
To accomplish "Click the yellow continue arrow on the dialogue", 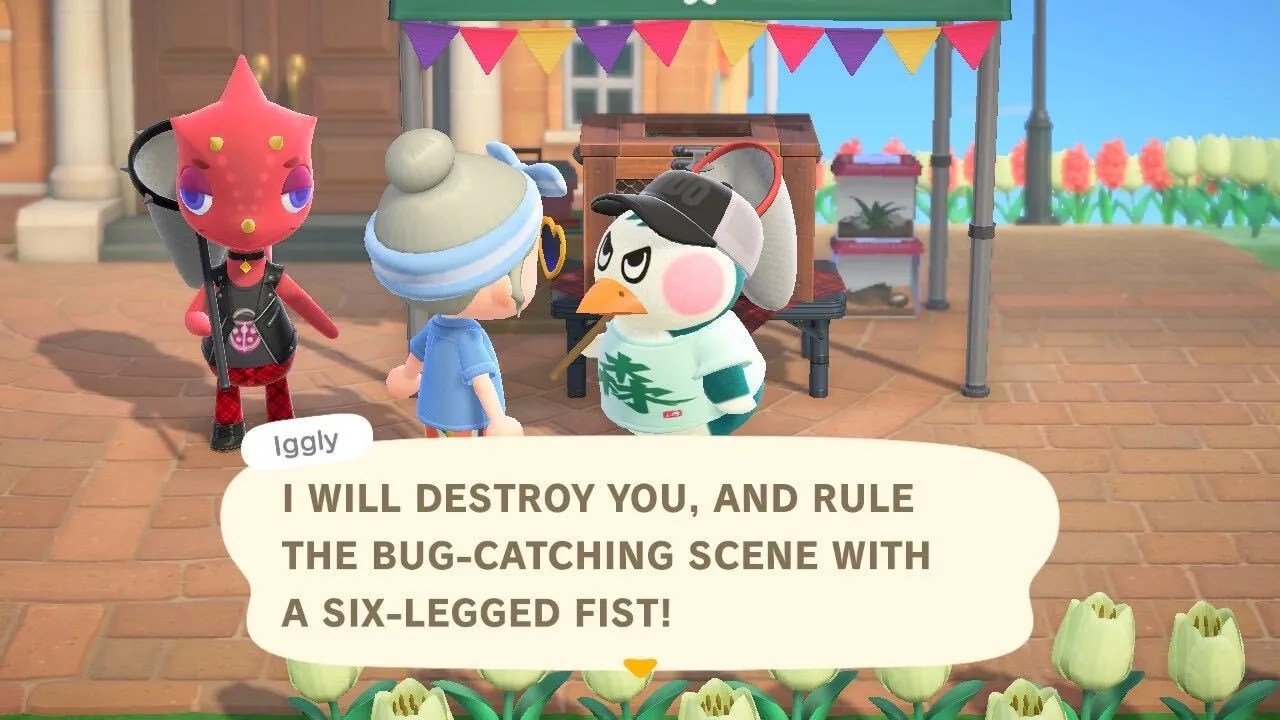I will coord(641,664).
